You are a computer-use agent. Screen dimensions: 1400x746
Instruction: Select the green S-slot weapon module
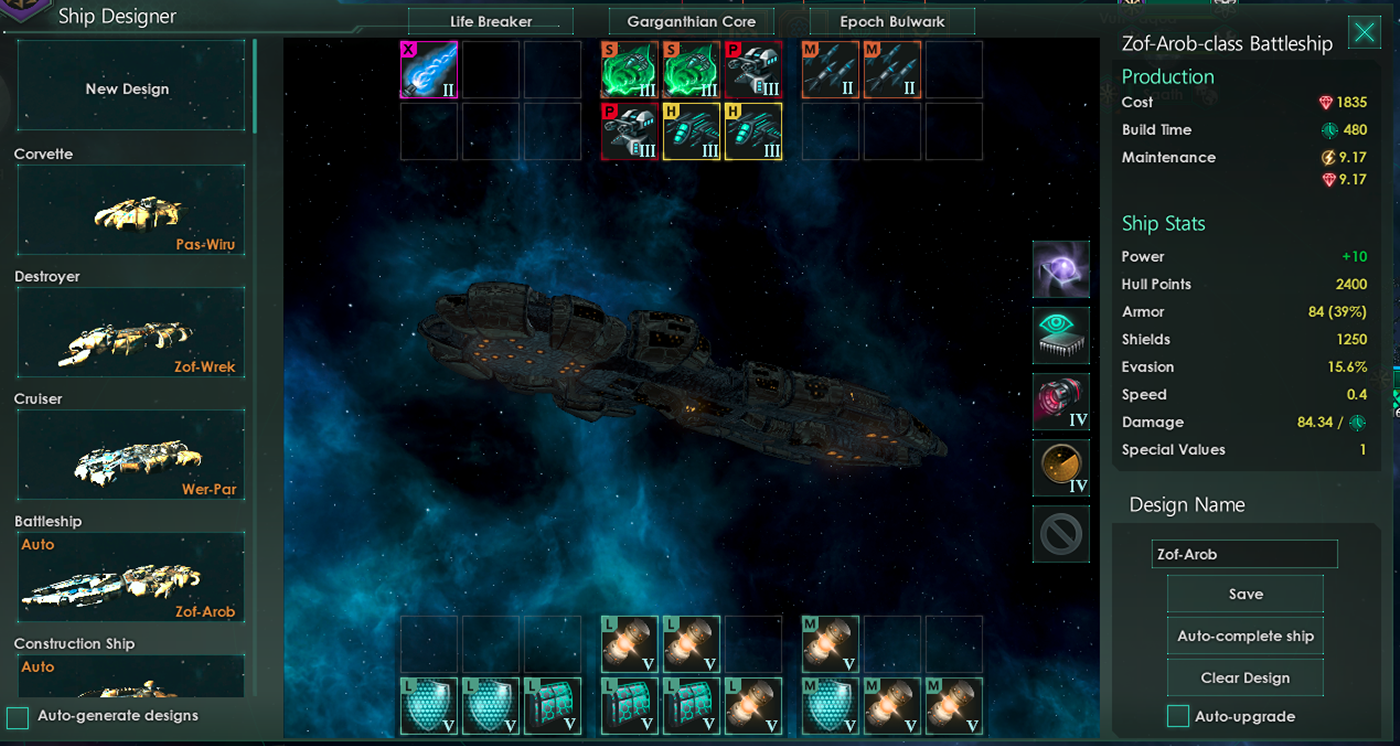(x=630, y=69)
